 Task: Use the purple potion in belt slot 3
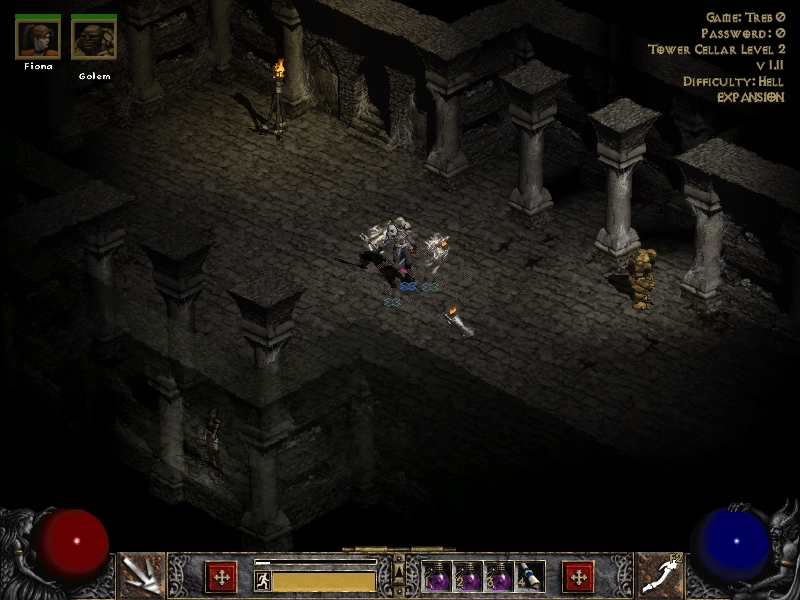(x=499, y=577)
